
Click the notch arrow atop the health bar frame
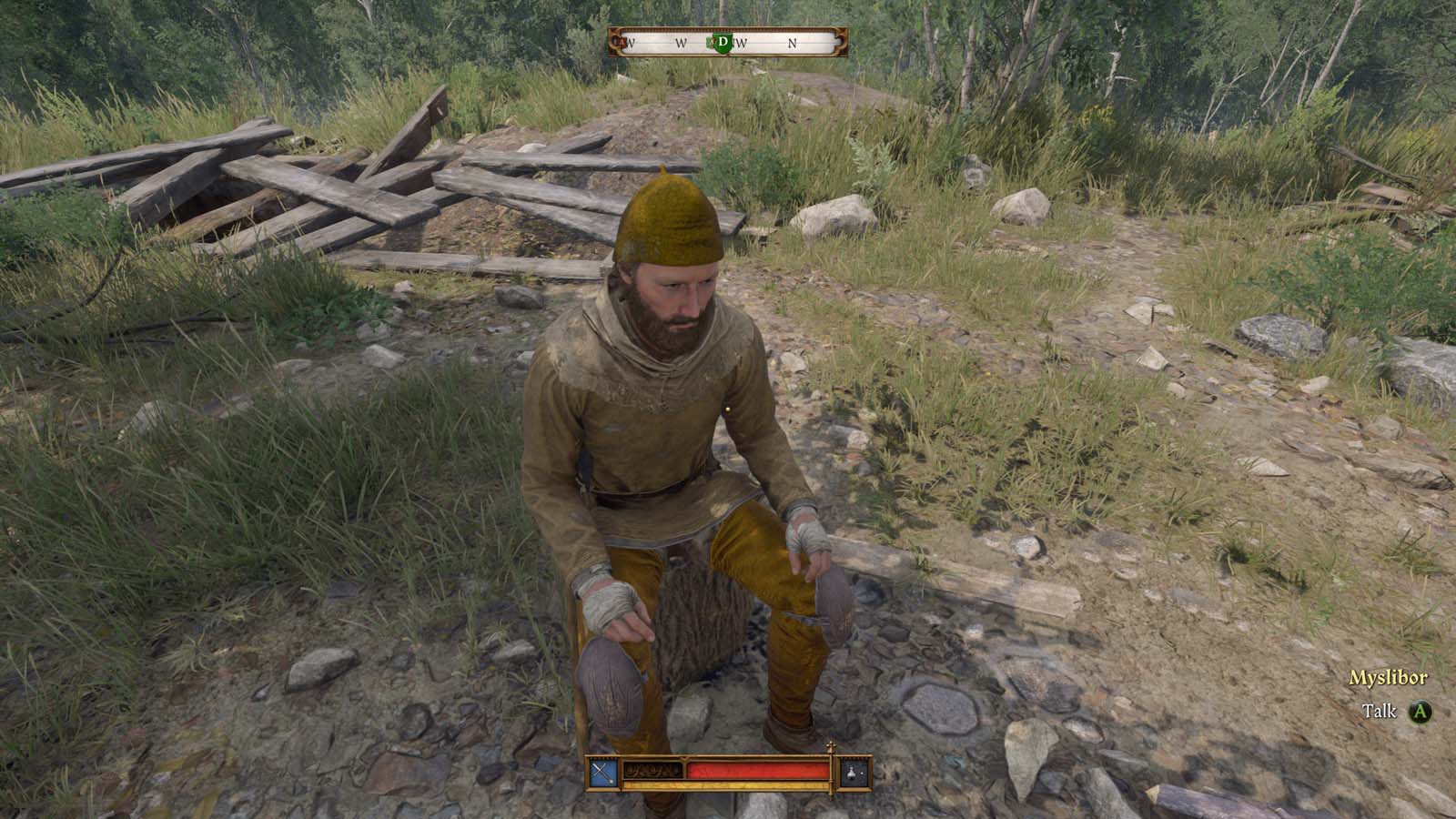tap(683, 758)
